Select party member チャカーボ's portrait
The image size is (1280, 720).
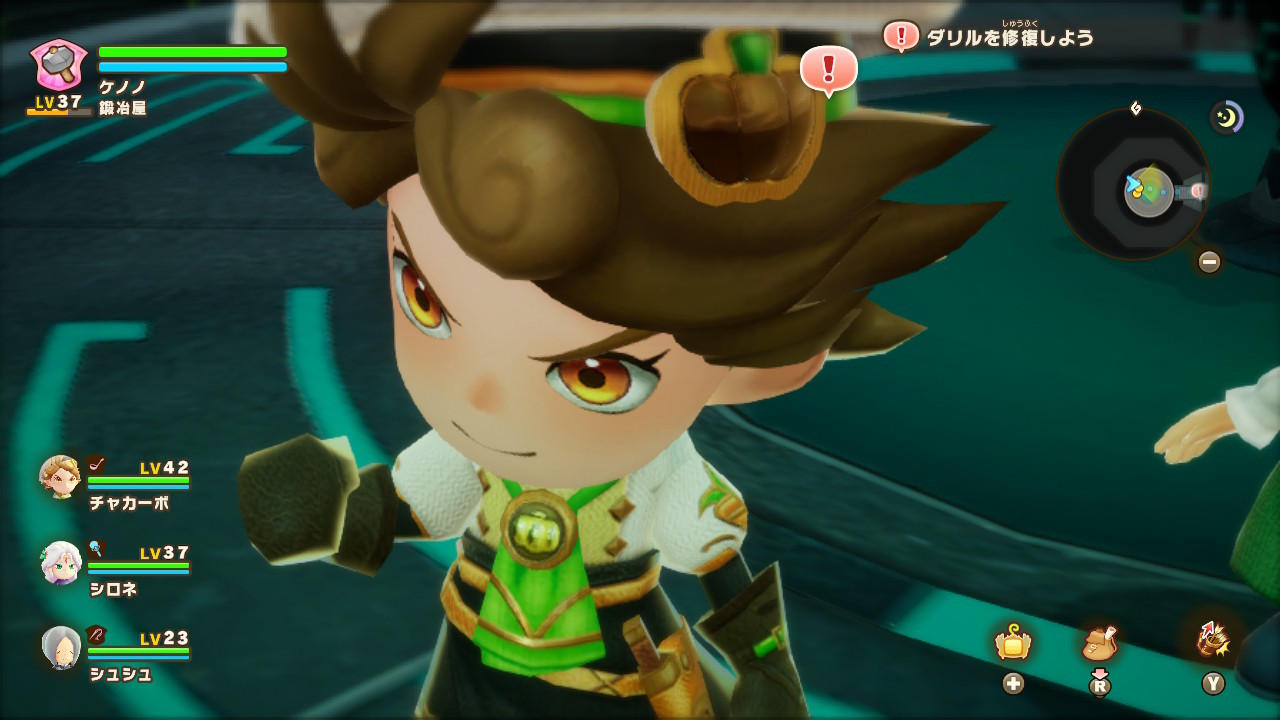(60, 478)
